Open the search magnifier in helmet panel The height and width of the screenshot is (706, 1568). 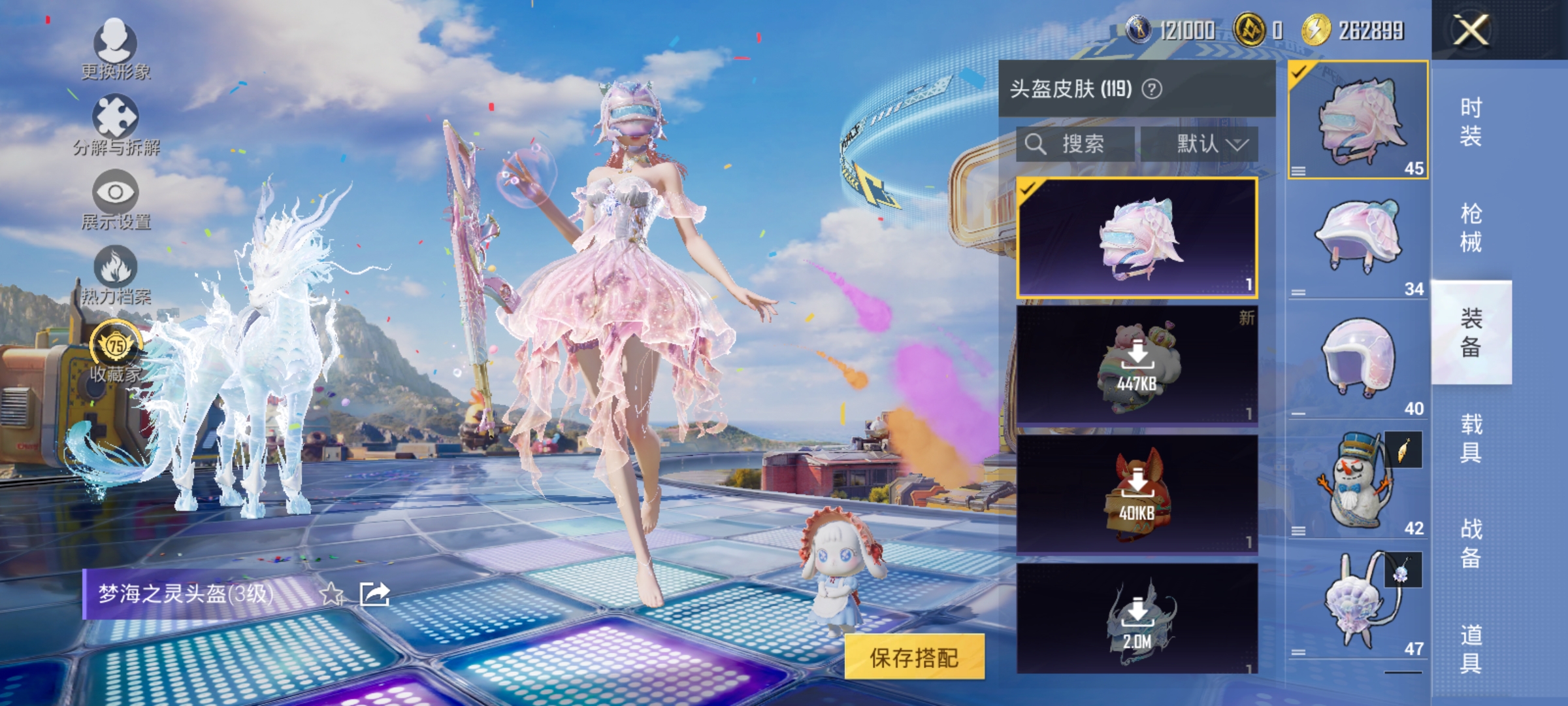click(1036, 144)
